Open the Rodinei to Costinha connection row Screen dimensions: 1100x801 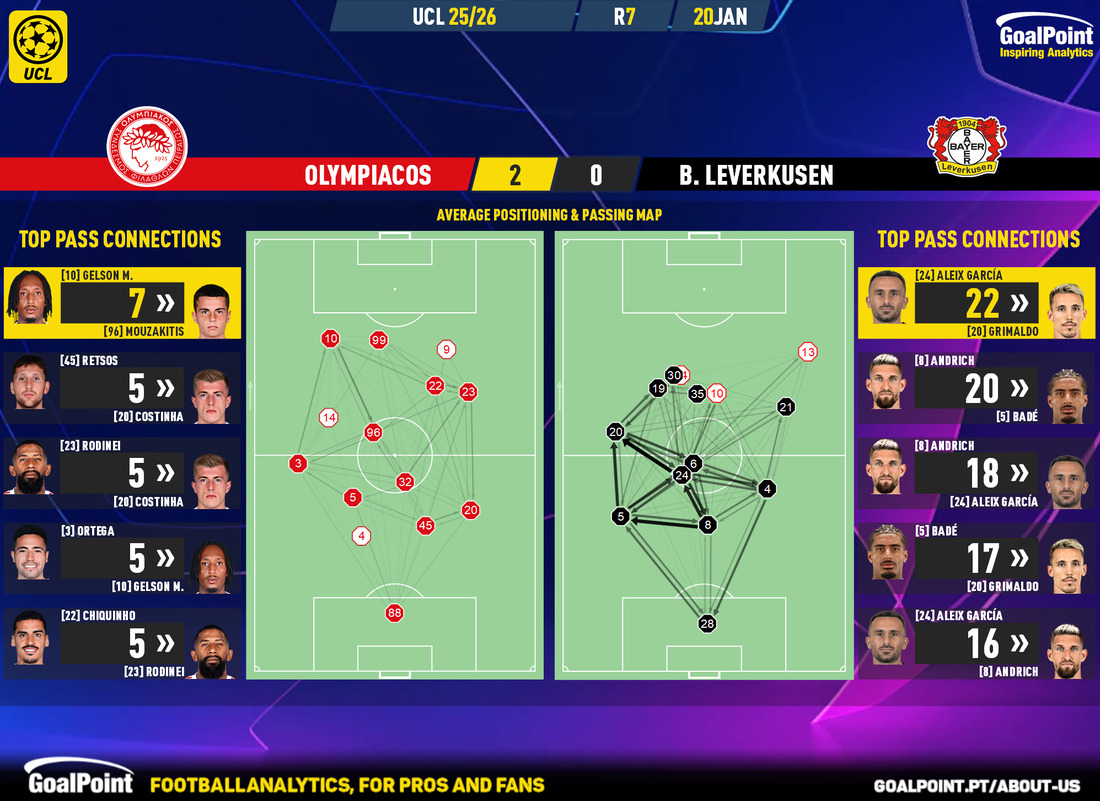click(x=121, y=473)
